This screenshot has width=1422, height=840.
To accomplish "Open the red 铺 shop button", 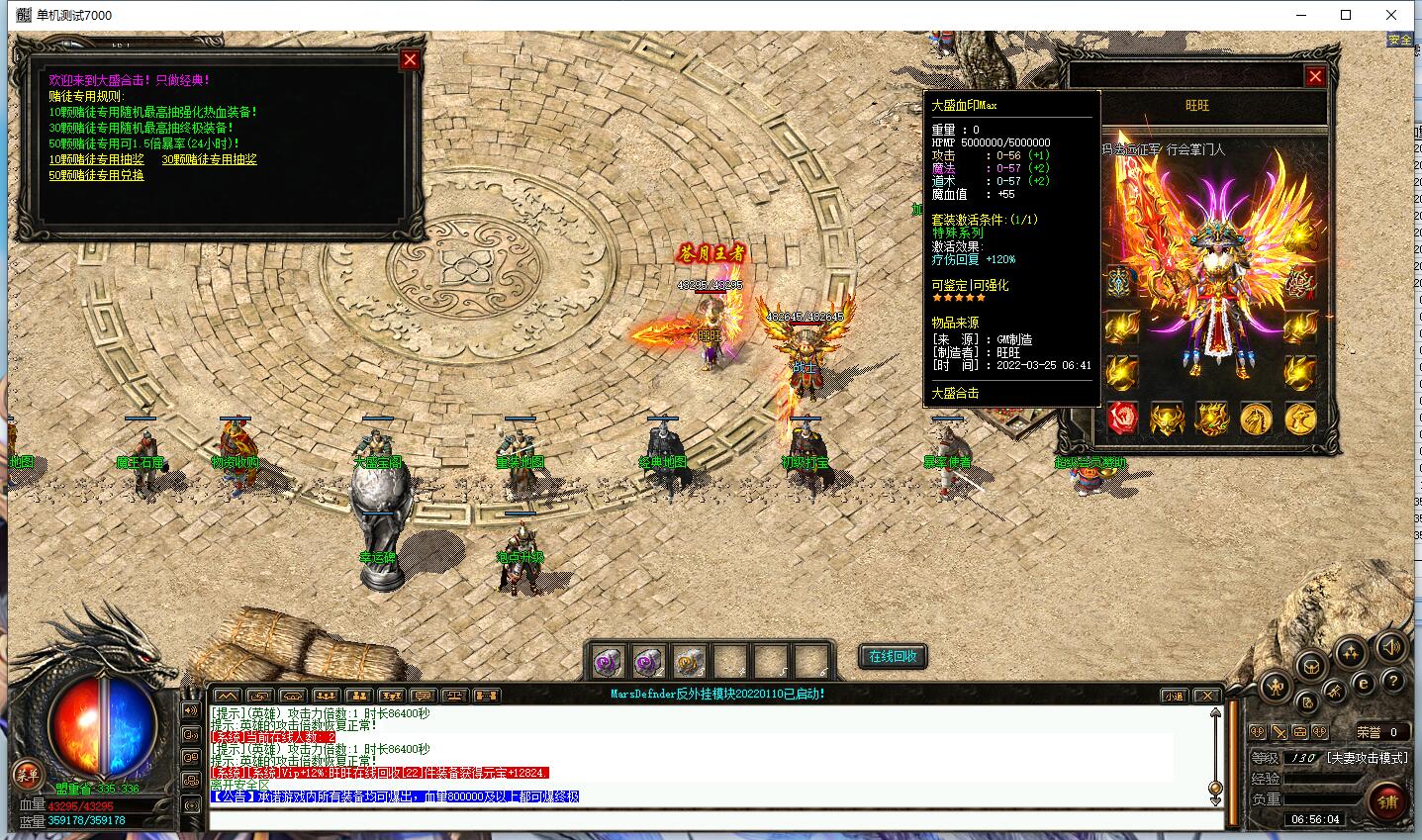I will [x=1387, y=801].
